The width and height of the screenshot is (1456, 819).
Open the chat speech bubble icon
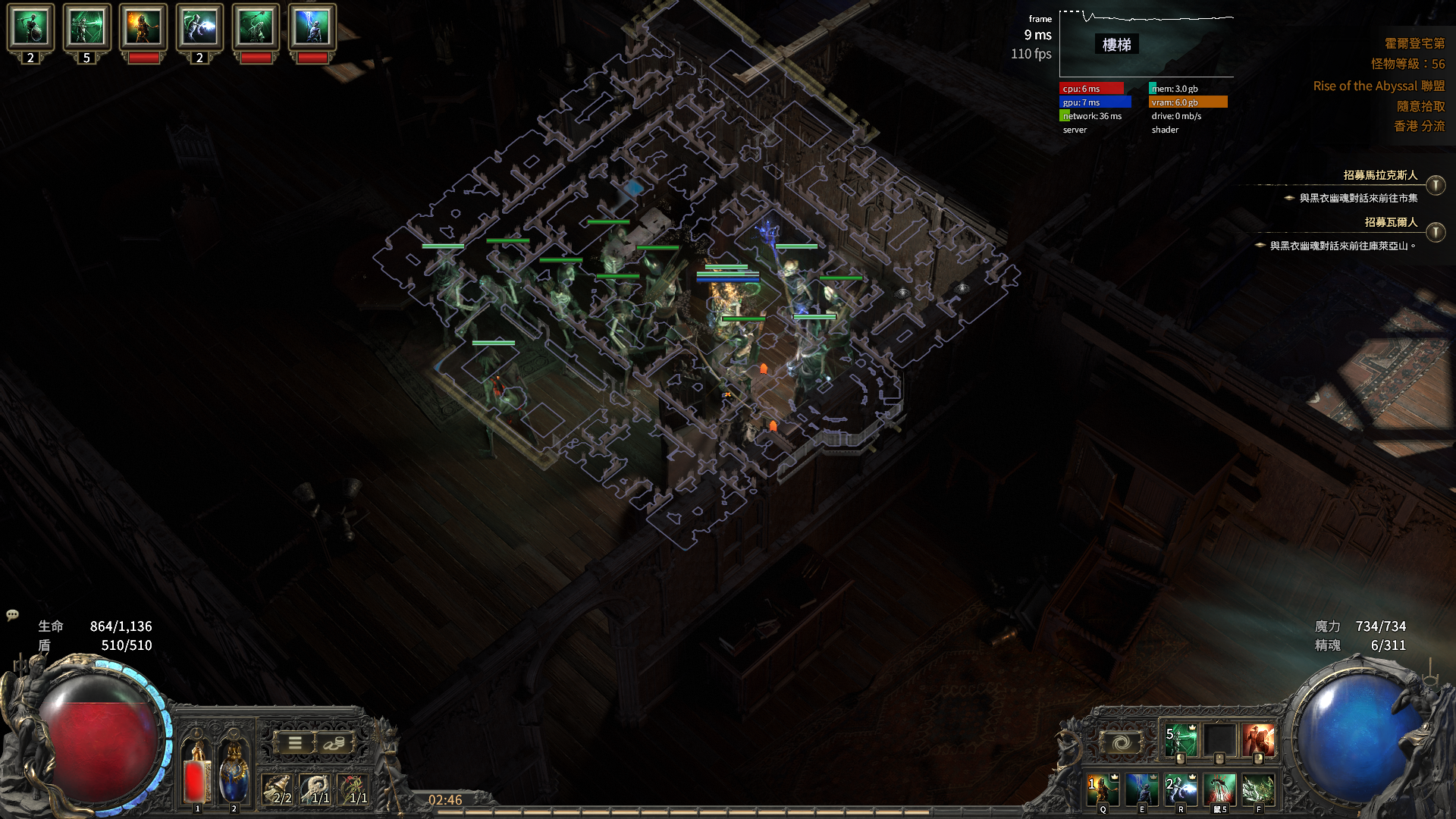click(x=12, y=615)
